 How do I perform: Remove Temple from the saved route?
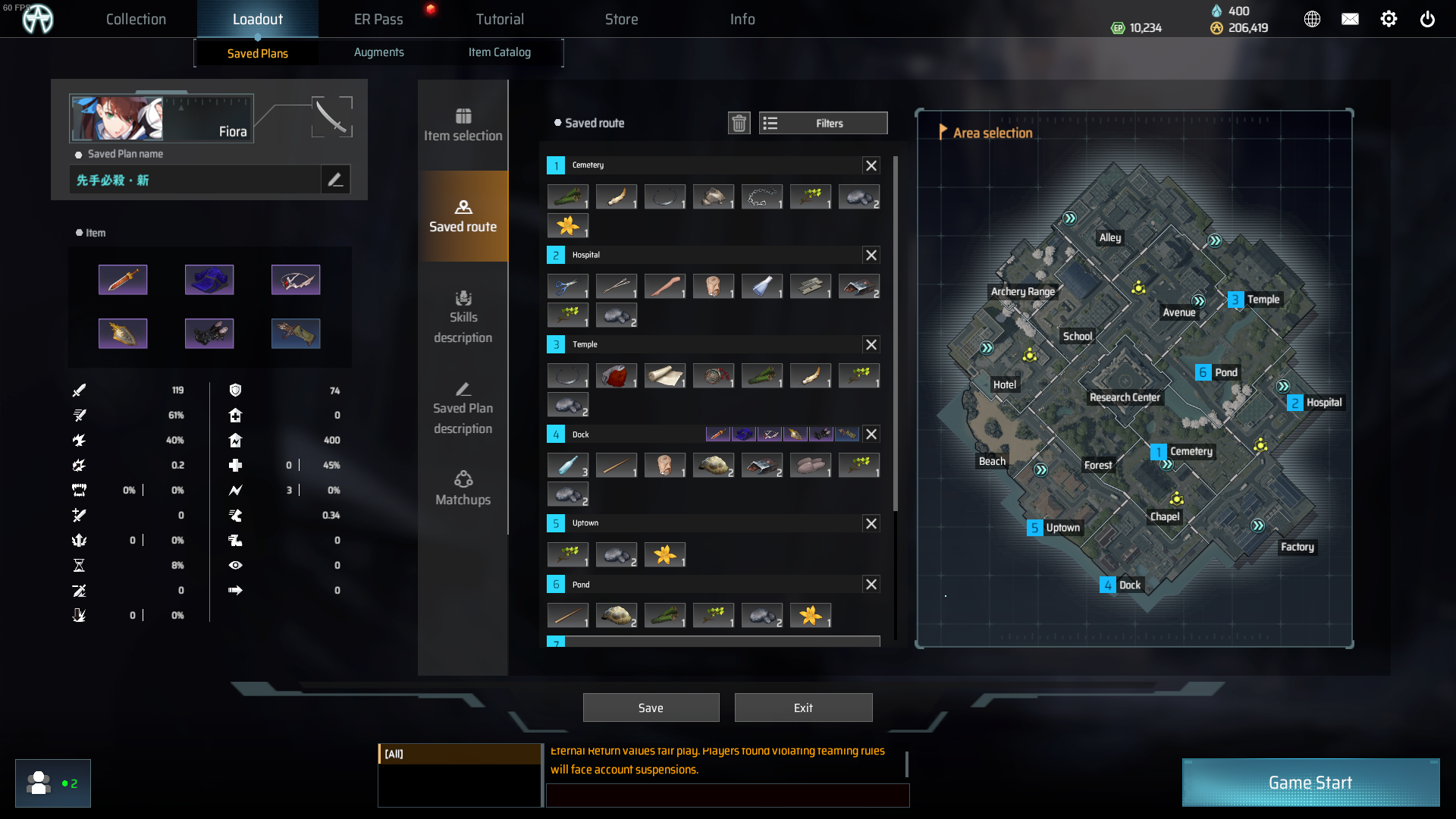point(871,345)
